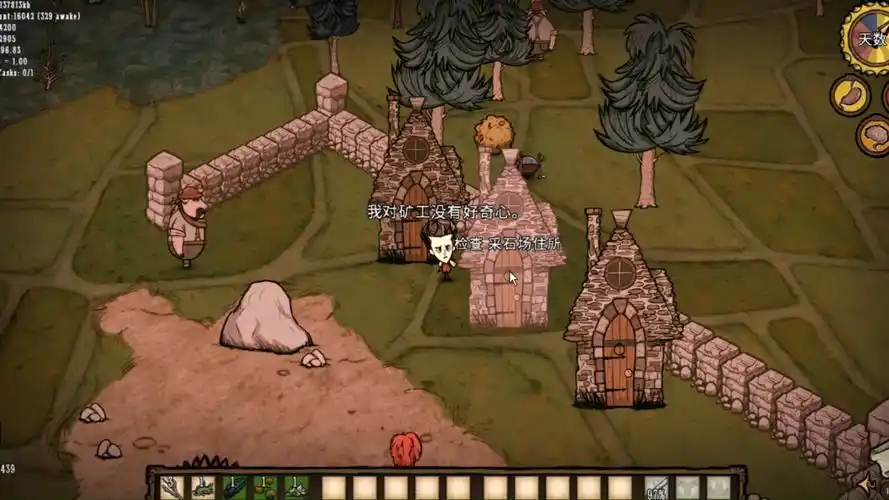Click the equipped hand slot showing 97%
The image size is (889, 500).
656,488
